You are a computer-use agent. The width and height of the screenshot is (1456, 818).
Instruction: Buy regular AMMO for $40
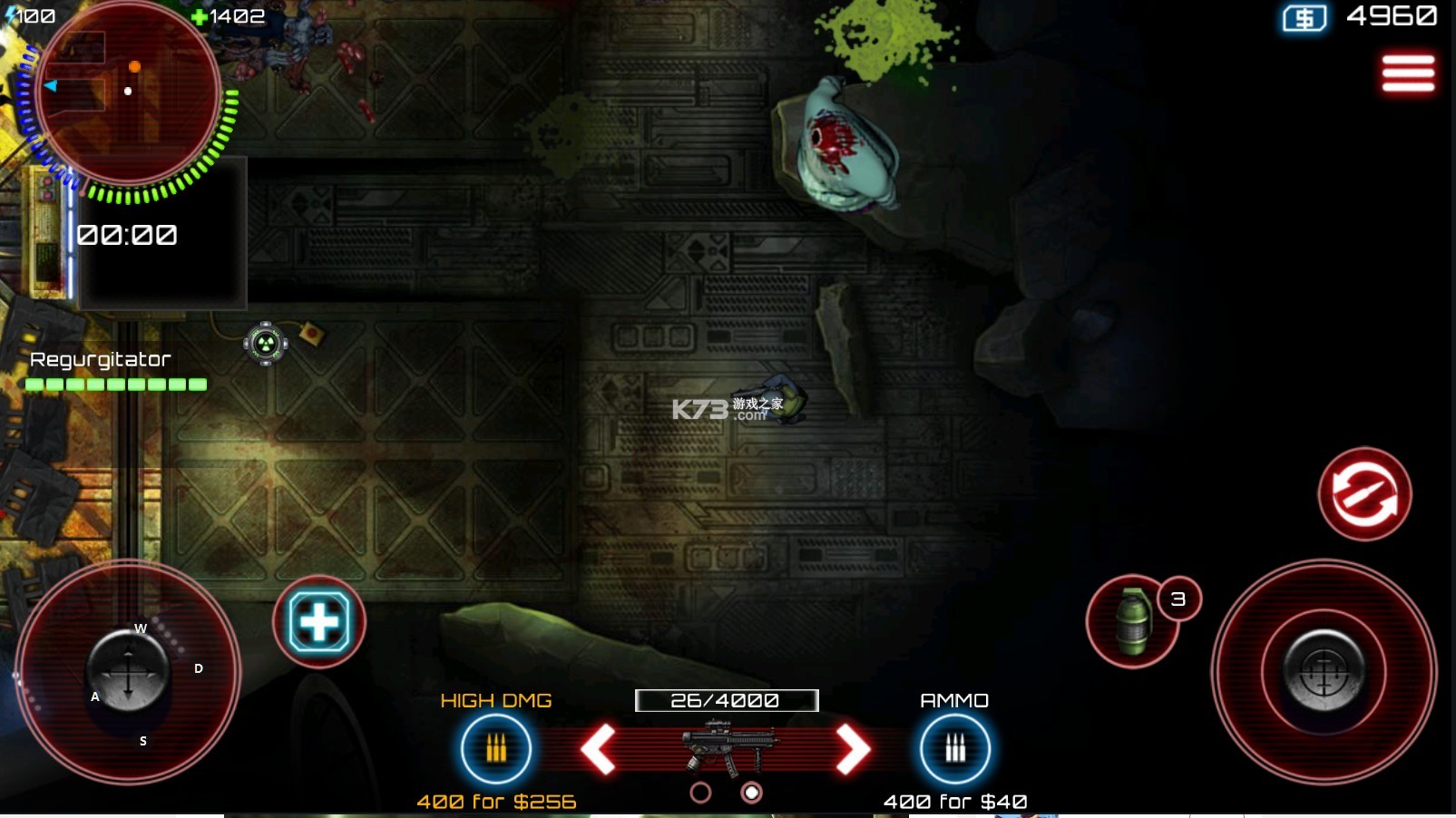point(954,749)
